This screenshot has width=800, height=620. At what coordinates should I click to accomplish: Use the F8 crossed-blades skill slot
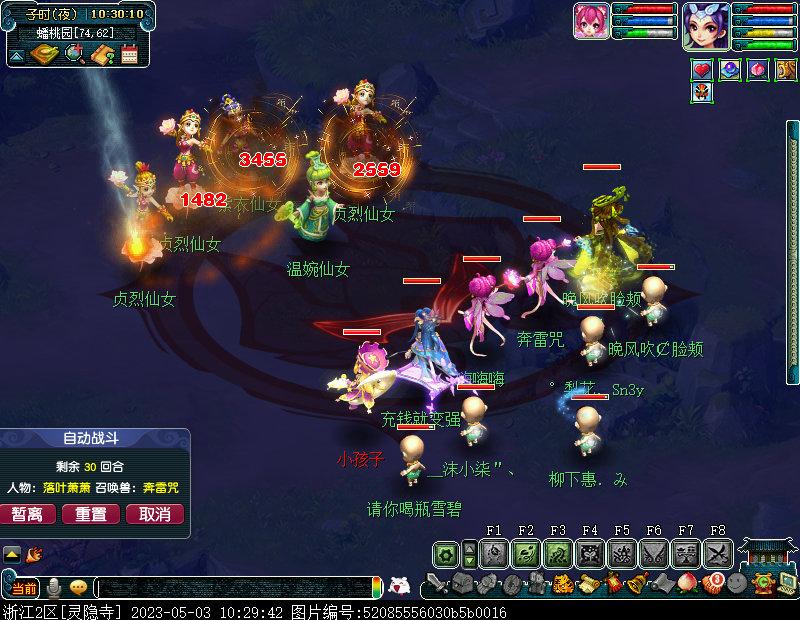[718, 552]
